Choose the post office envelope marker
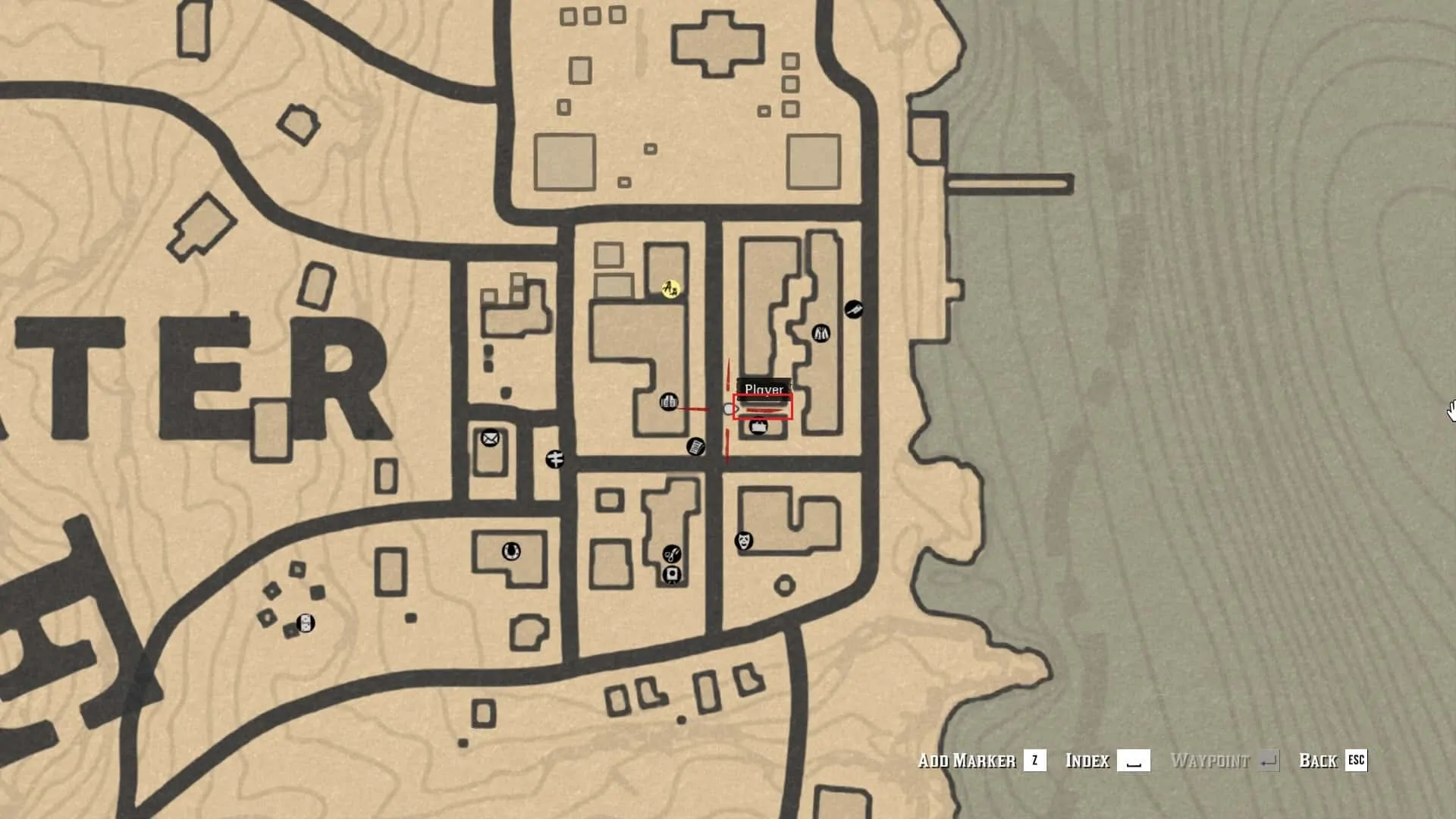Image resolution: width=1456 pixels, height=819 pixels. [x=490, y=438]
